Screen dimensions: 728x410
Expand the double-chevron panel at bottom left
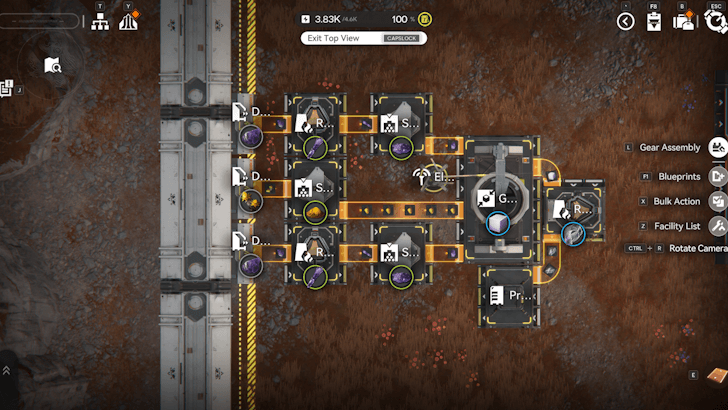click(7, 370)
